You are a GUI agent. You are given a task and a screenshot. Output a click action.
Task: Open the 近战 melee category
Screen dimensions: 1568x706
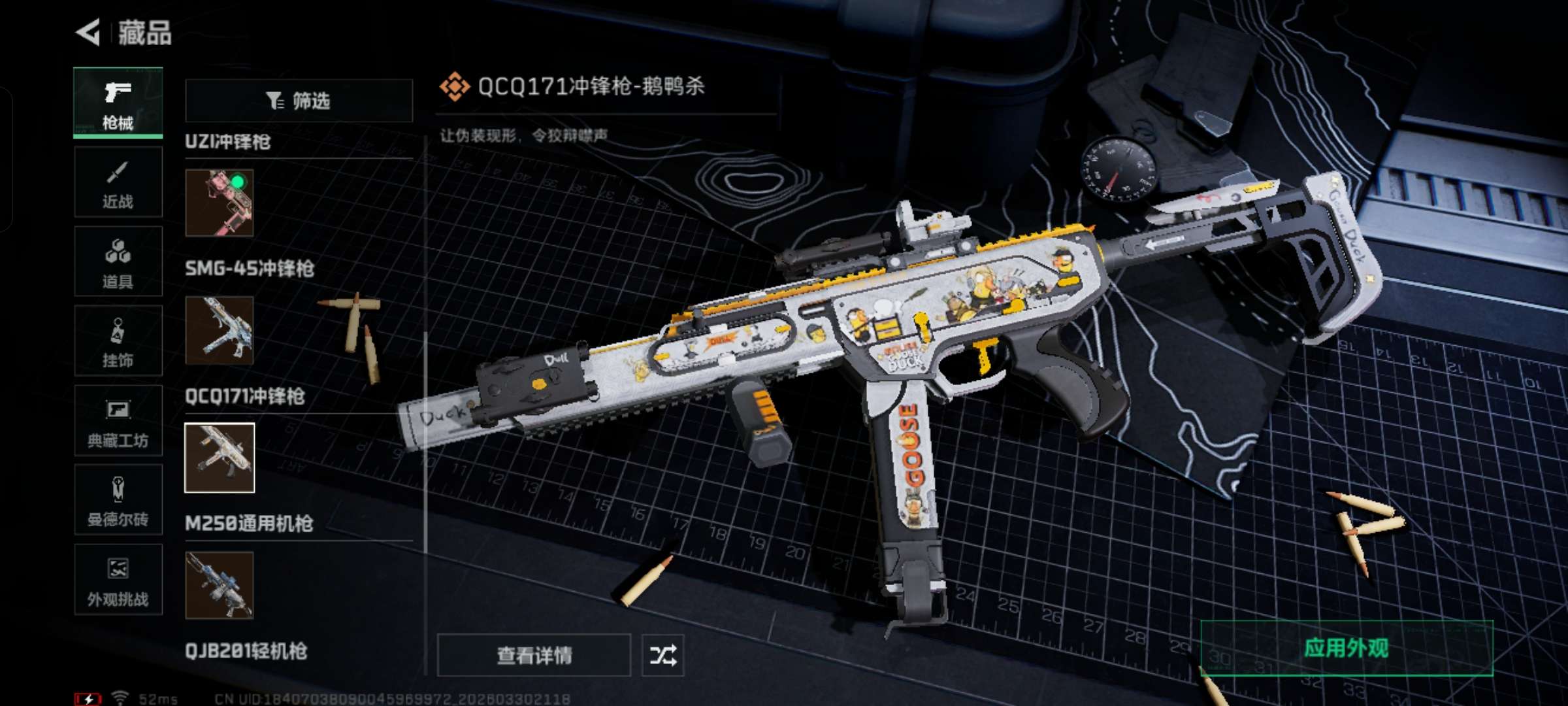(118, 183)
